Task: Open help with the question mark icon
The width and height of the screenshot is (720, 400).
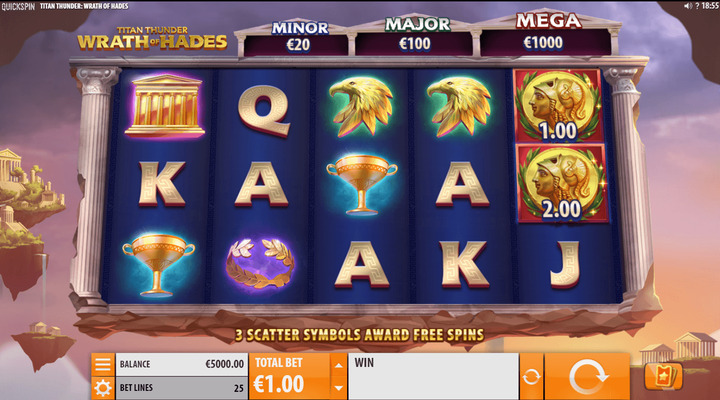Action: 699,6
